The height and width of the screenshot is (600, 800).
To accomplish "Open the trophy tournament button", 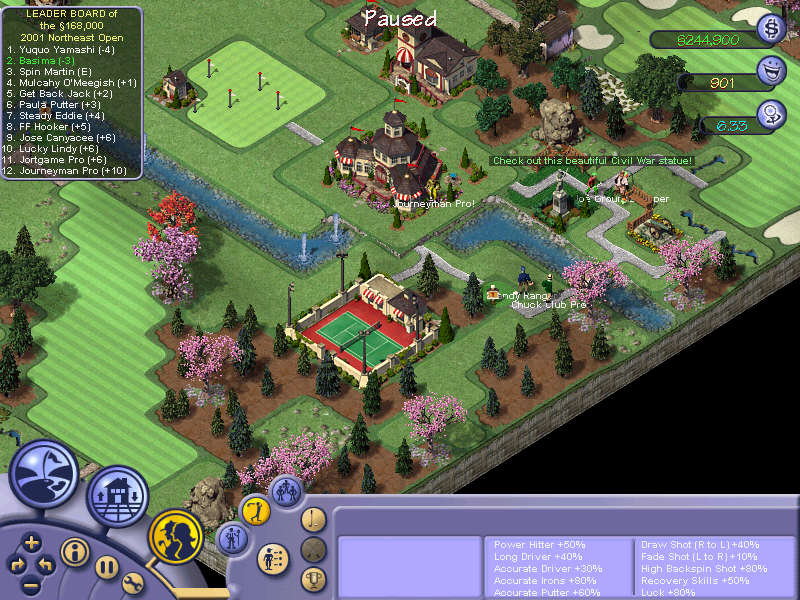I will [x=314, y=578].
